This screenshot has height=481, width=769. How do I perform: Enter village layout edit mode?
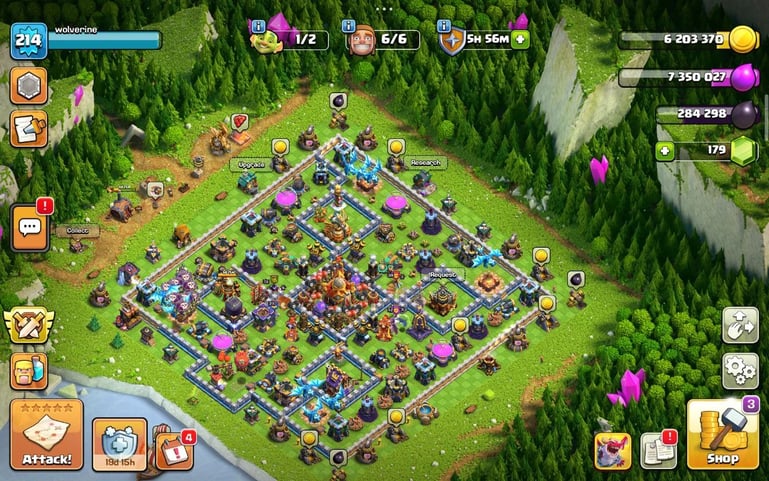741,325
